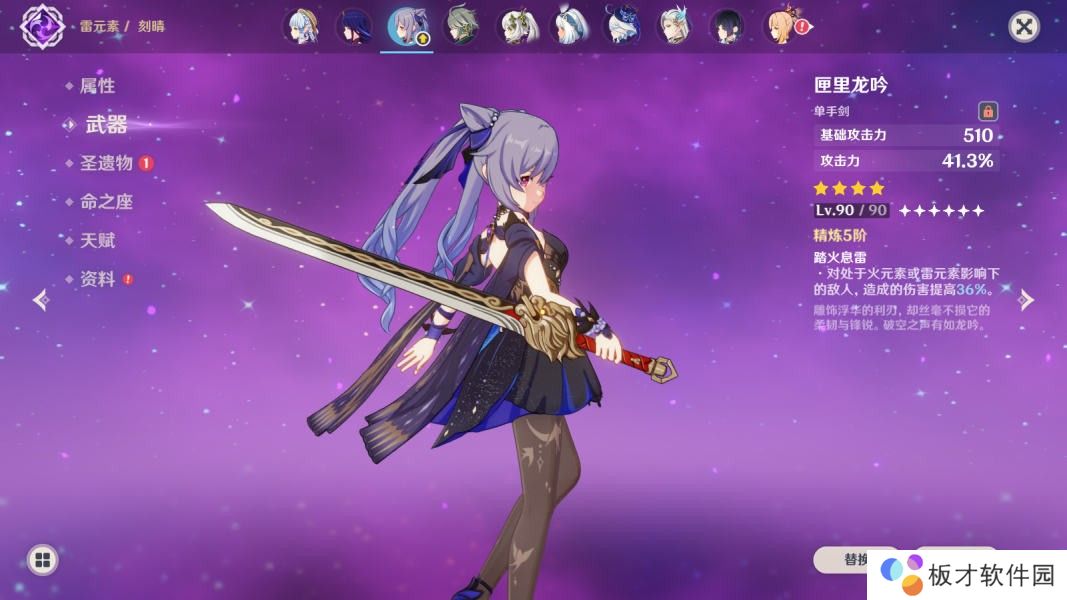Go to the 命之座 (Constellation) menu entry
The height and width of the screenshot is (600, 1067).
106,202
